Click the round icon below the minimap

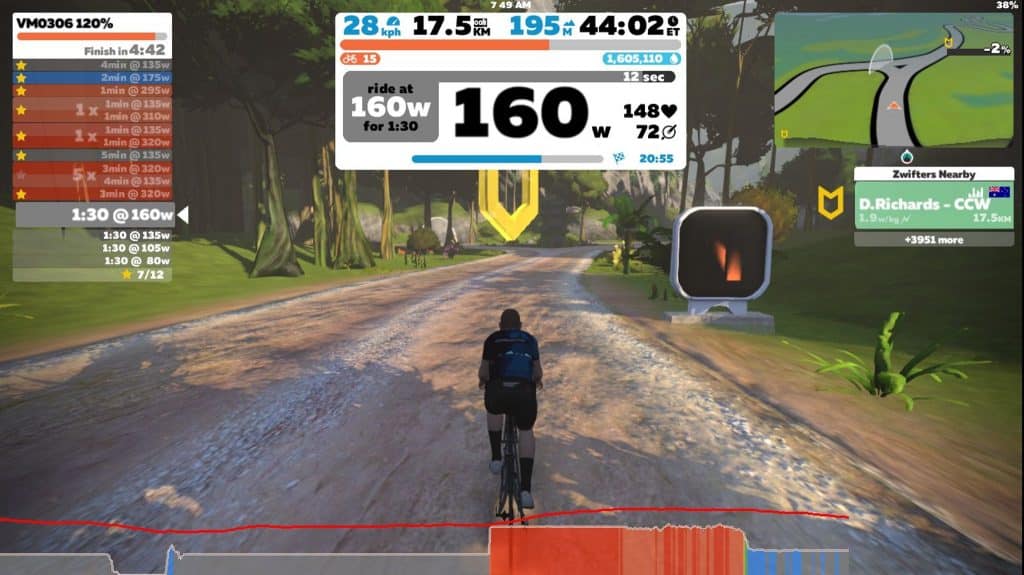908,156
